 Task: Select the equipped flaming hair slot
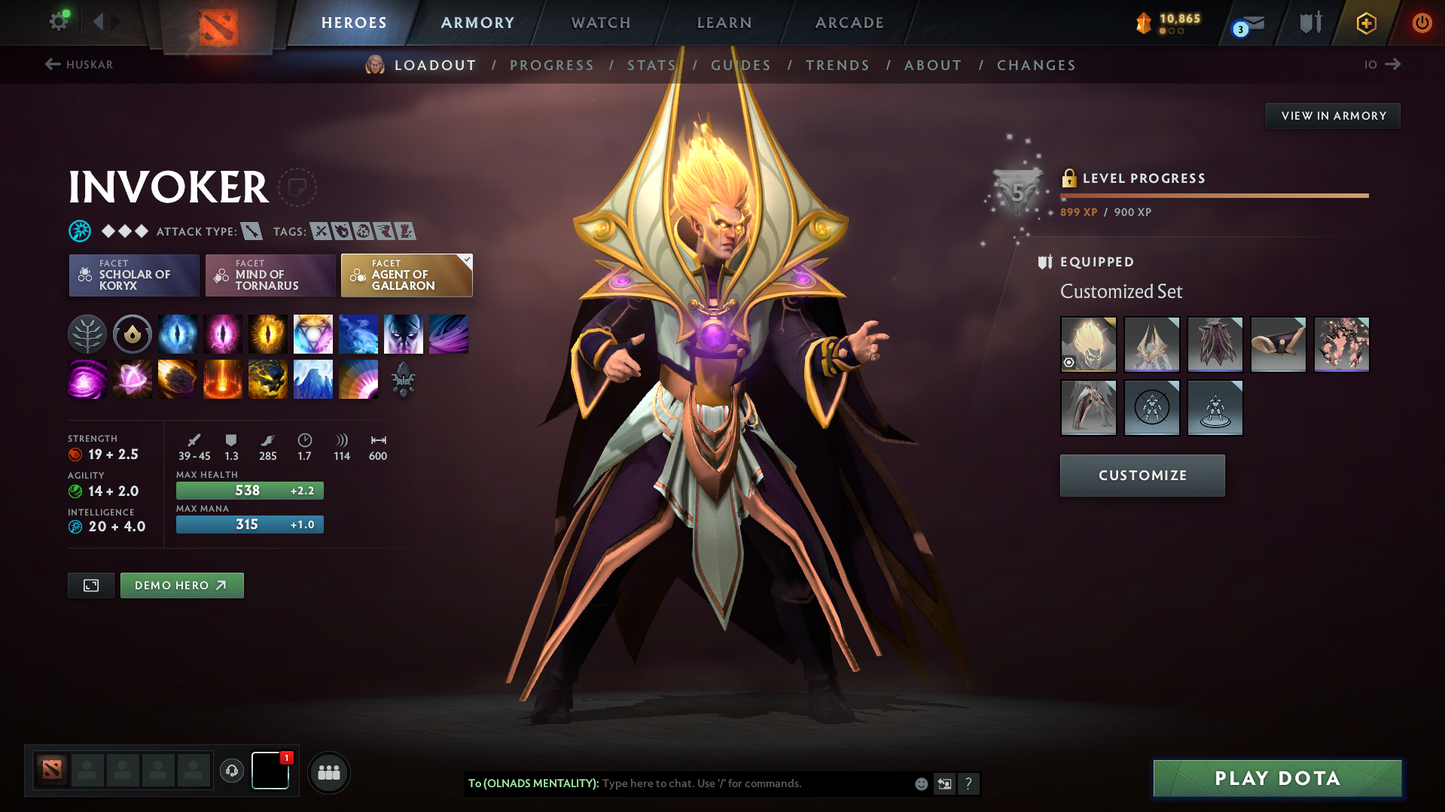click(x=1088, y=344)
